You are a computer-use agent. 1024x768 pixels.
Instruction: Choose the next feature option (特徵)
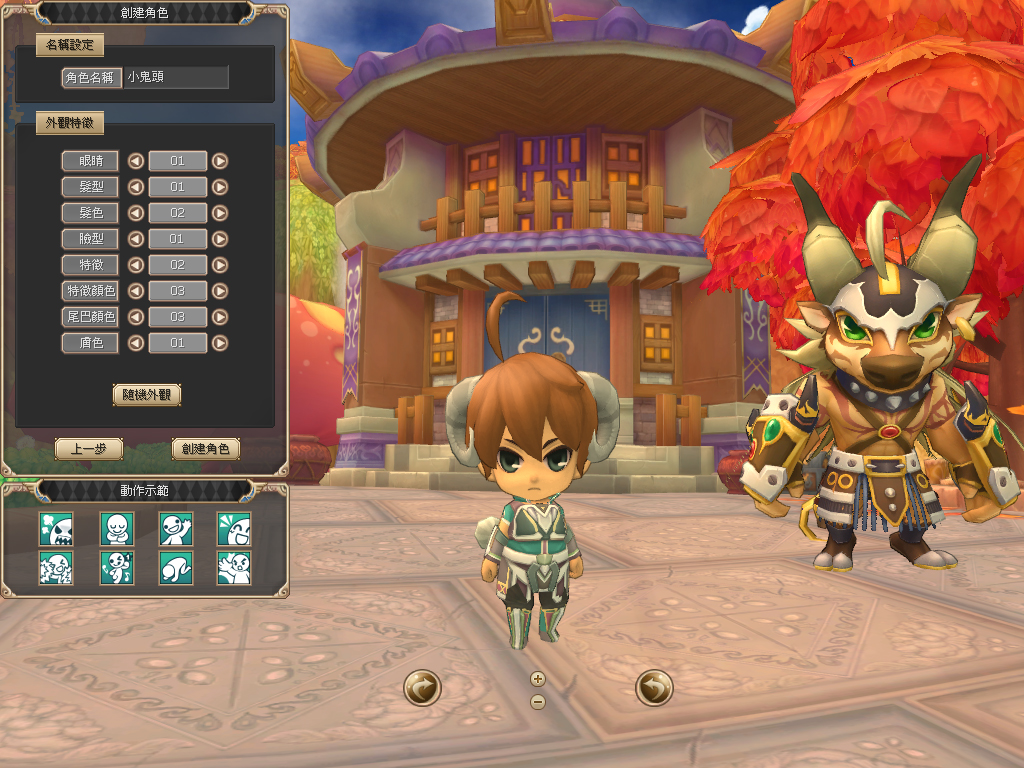[220, 265]
